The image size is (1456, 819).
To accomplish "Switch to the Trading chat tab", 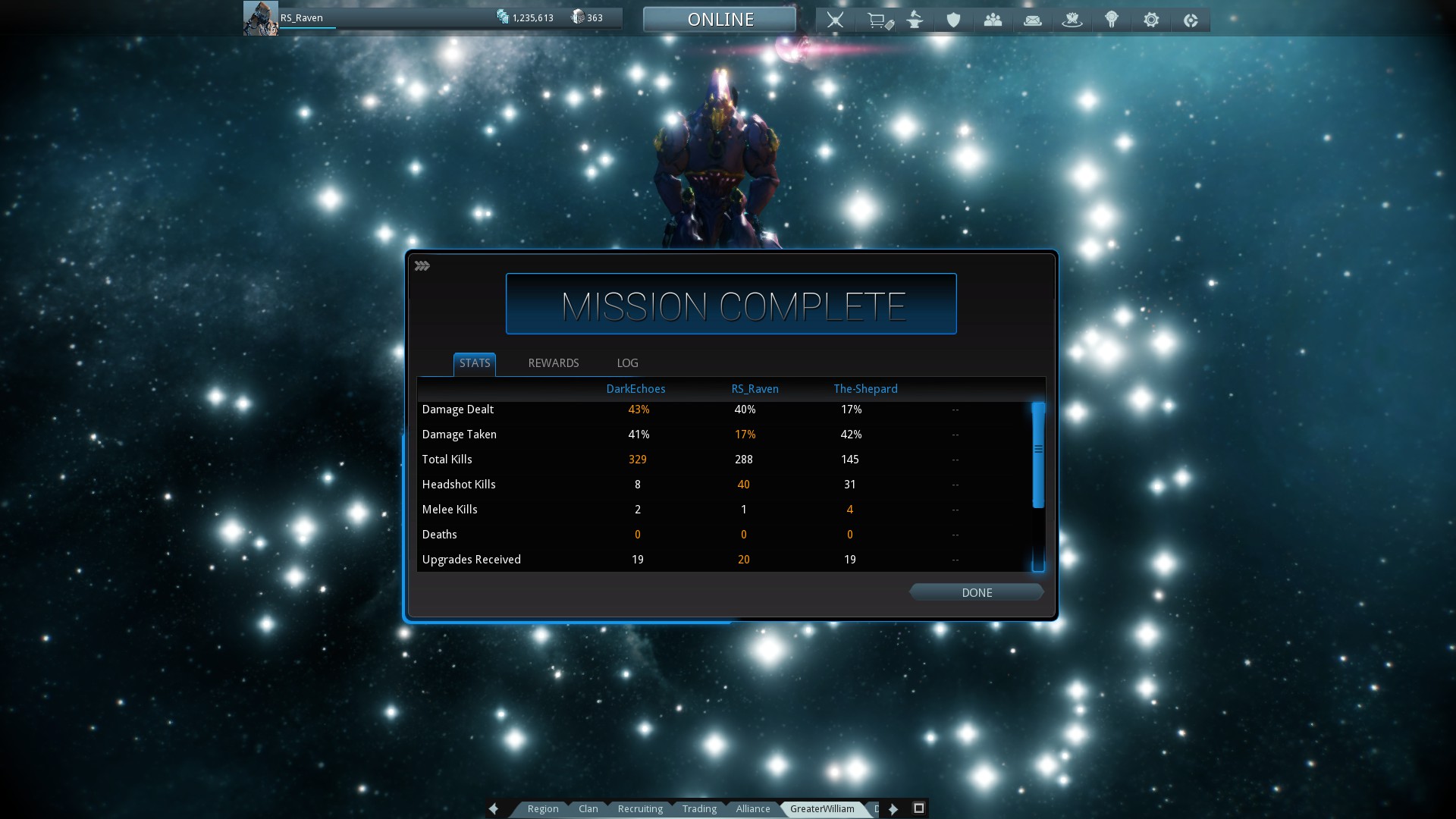I will pyautogui.click(x=699, y=808).
